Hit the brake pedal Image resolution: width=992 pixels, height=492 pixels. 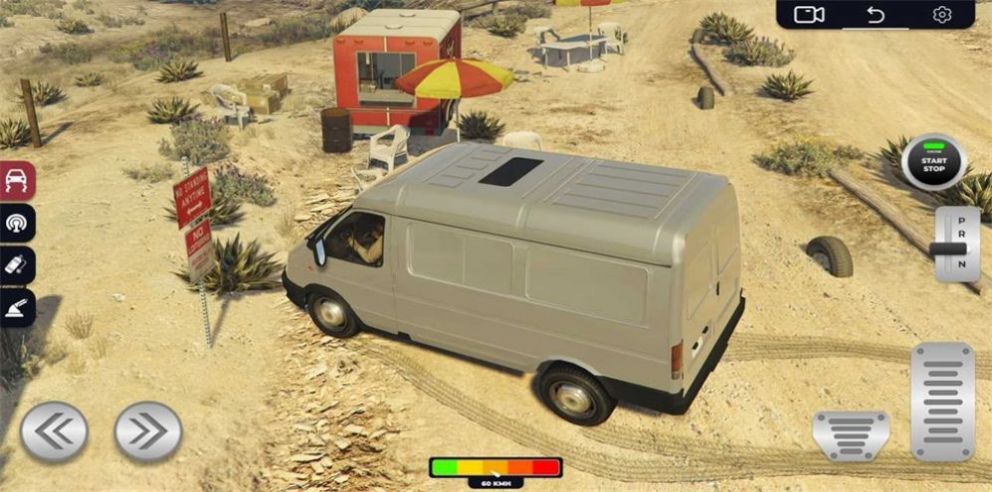(x=851, y=435)
